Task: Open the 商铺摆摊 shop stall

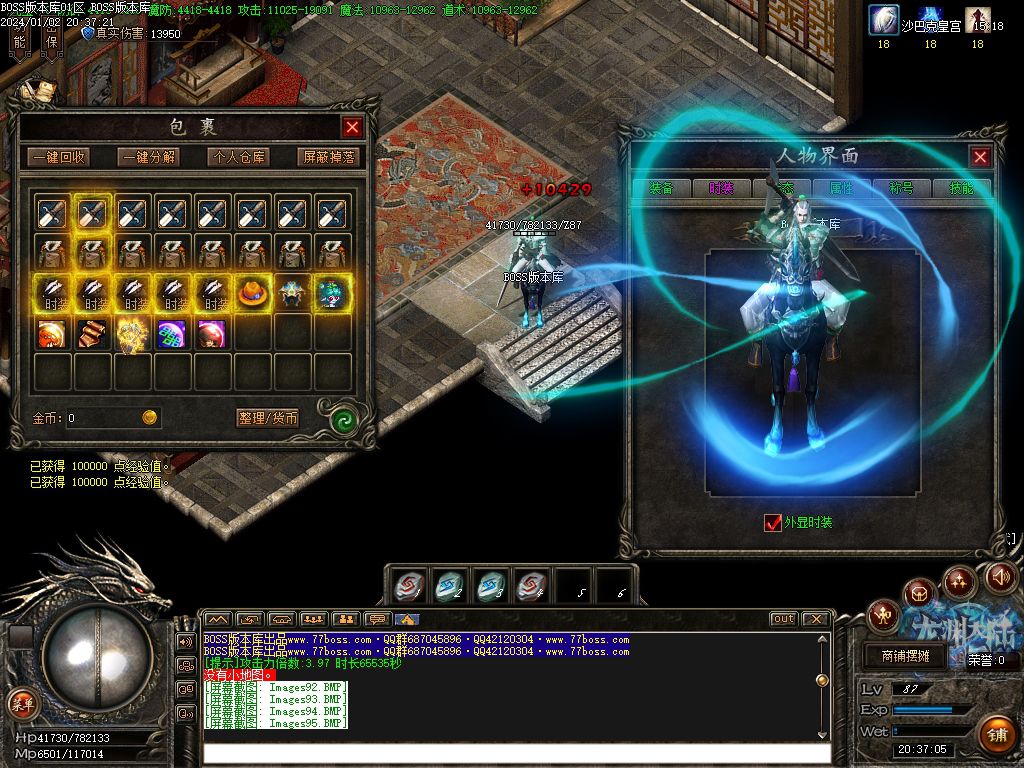Action: tap(905, 656)
